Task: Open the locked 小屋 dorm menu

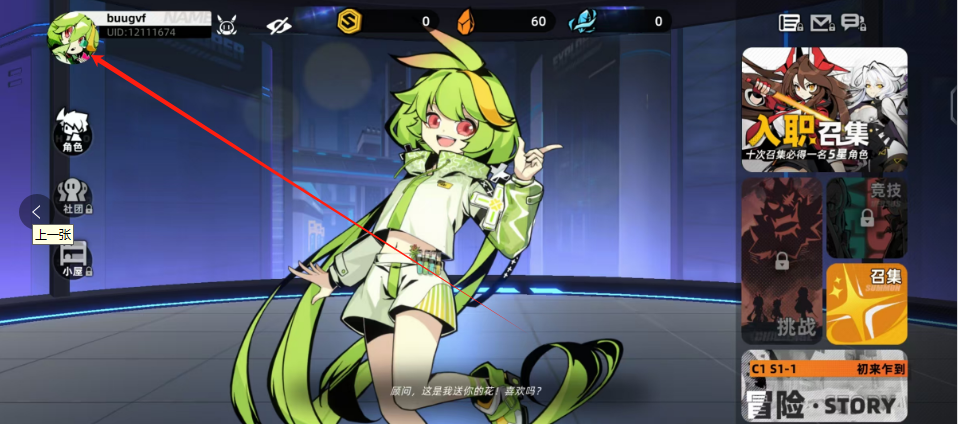Action: tap(72, 258)
